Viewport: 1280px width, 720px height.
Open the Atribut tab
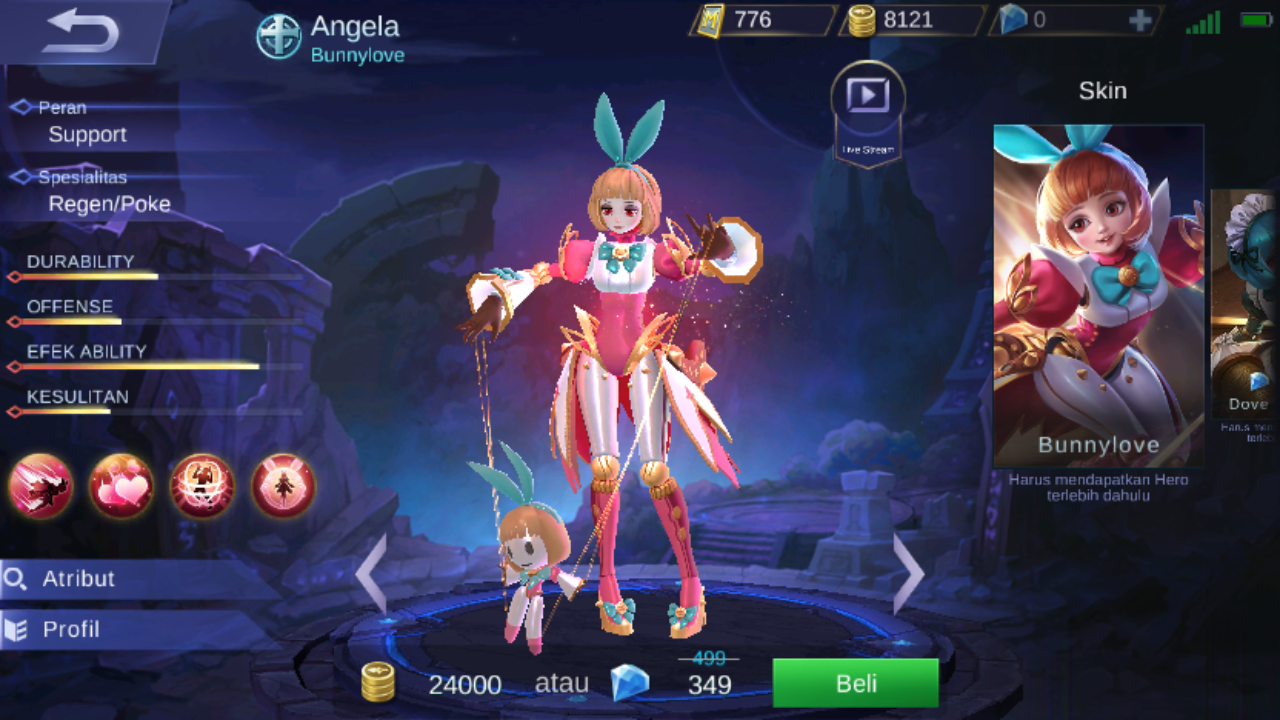(80, 578)
